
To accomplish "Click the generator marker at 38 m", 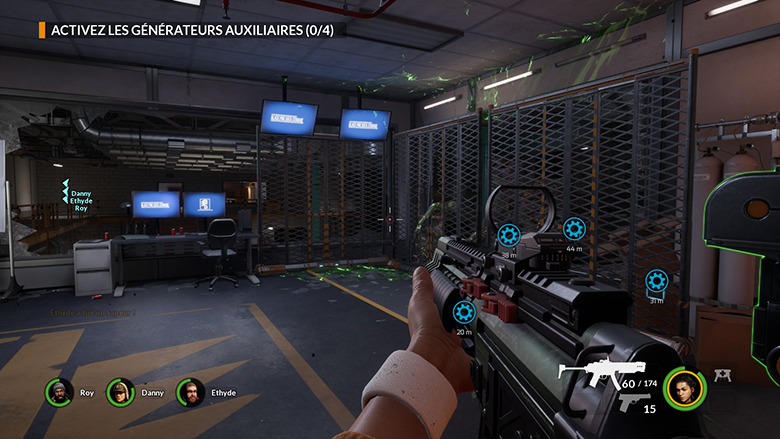I will 508,236.
